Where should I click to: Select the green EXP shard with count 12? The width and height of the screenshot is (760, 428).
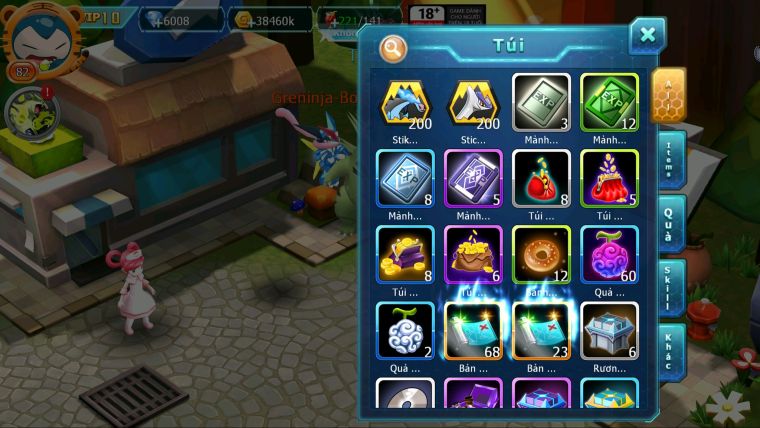(x=609, y=102)
